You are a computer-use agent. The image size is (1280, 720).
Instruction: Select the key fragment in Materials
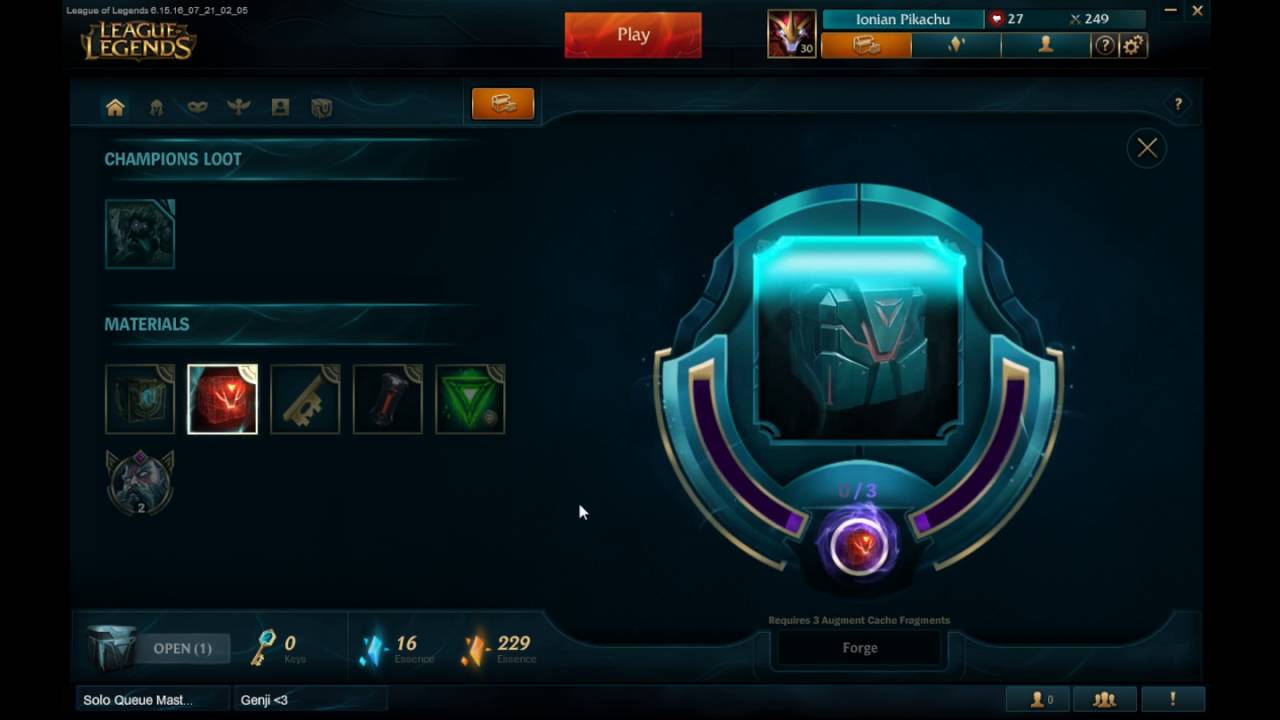(305, 398)
